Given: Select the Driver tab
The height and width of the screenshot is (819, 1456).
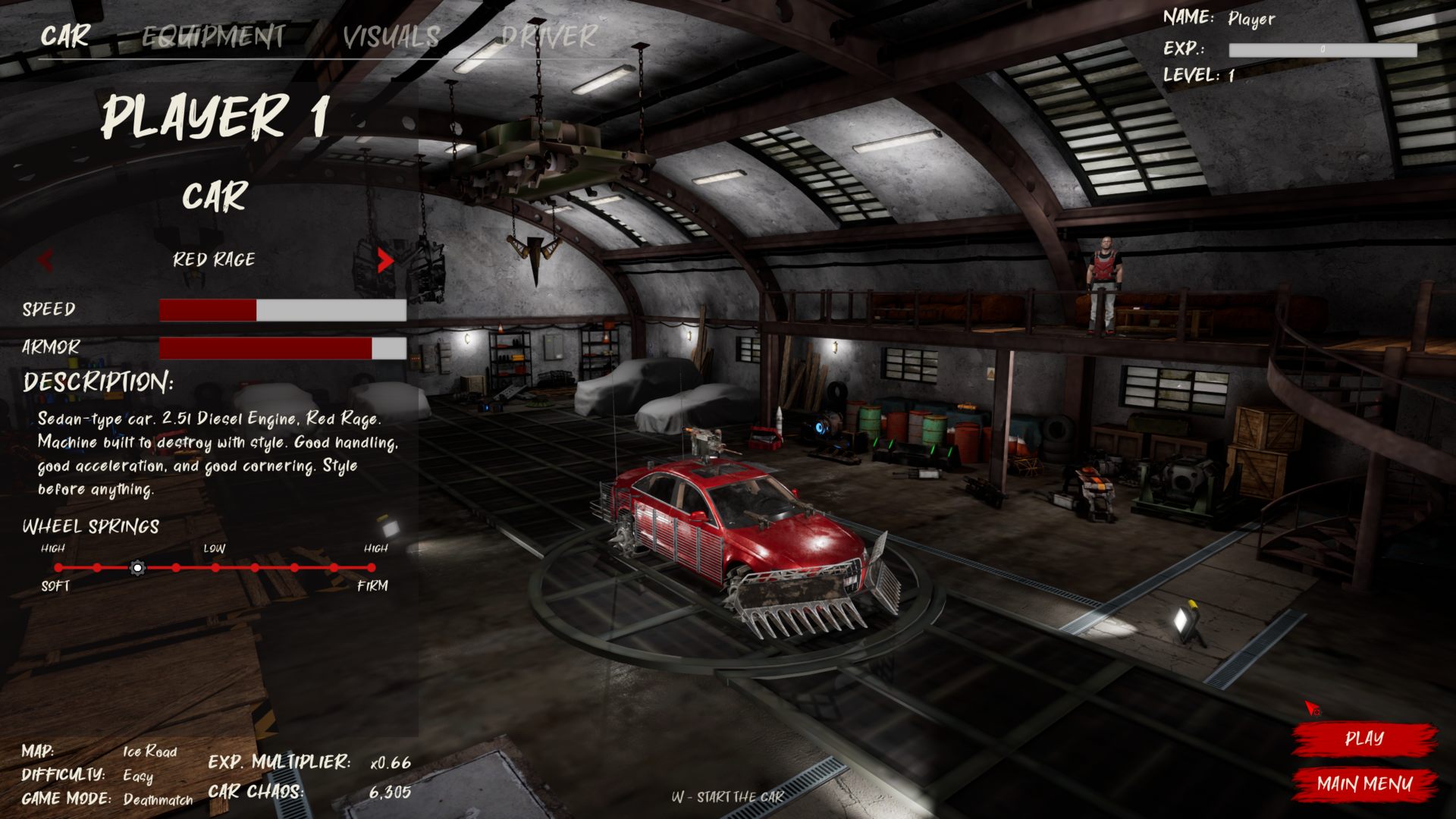Looking at the screenshot, I should [x=549, y=36].
